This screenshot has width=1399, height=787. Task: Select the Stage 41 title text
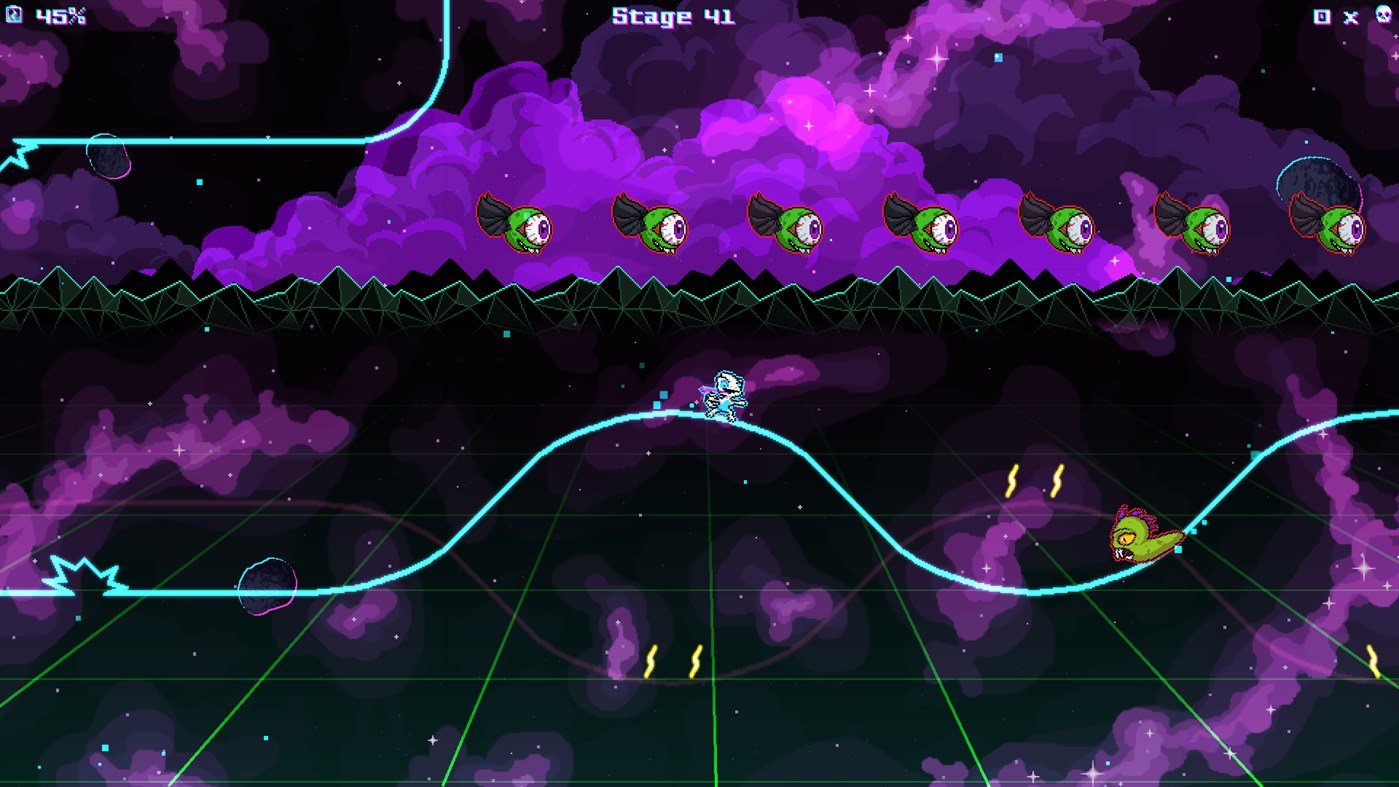[670, 16]
